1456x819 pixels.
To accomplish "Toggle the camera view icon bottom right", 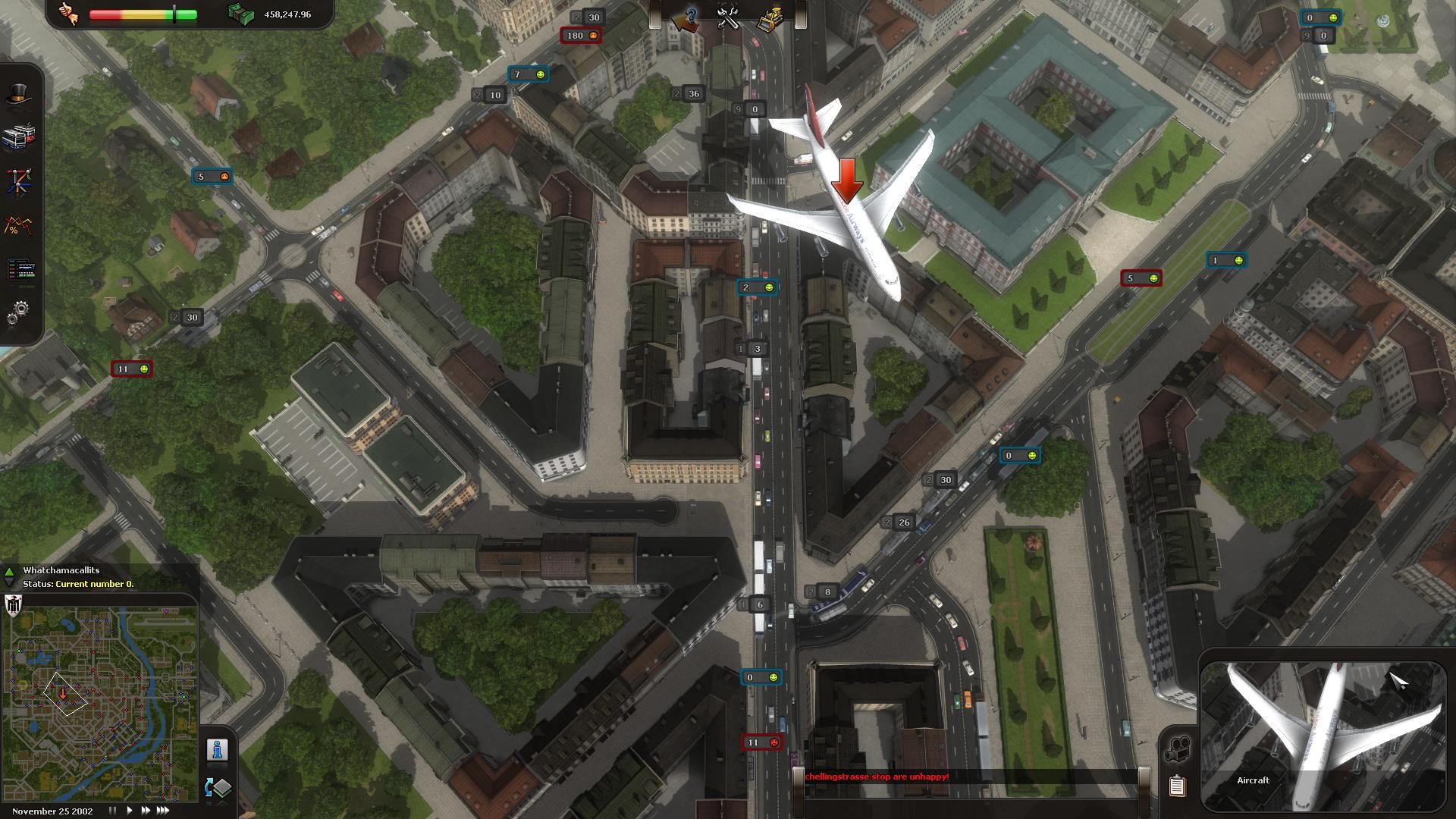I will (1177, 748).
